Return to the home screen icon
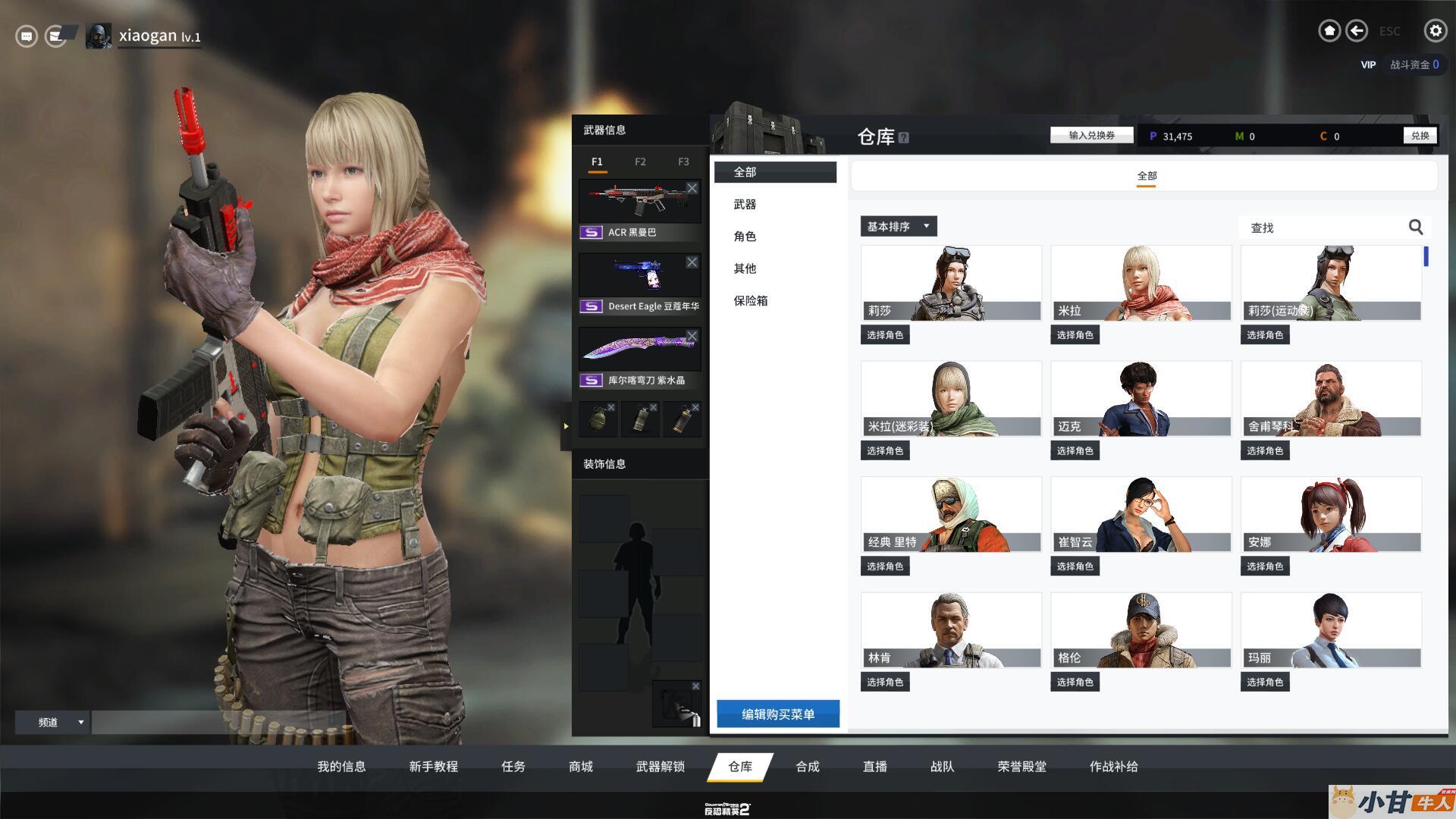The image size is (1456, 819). pyautogui.click(x=1329, y=31)
